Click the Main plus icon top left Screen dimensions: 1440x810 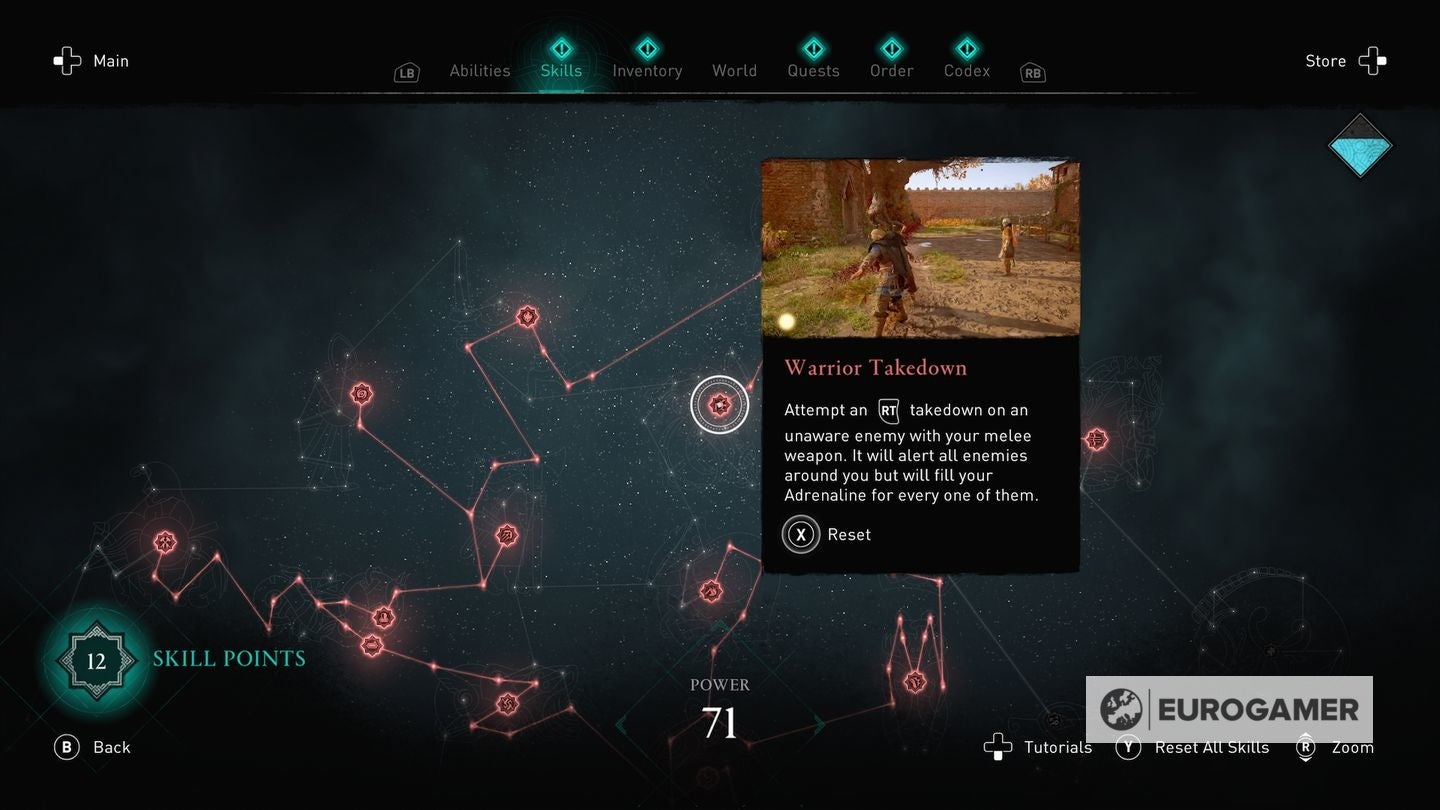pos(67,60)
